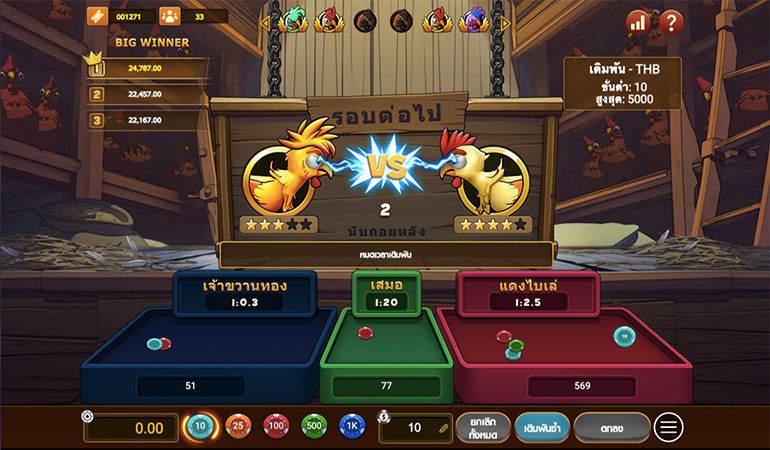Open the hamburger menu

[668, 428]
